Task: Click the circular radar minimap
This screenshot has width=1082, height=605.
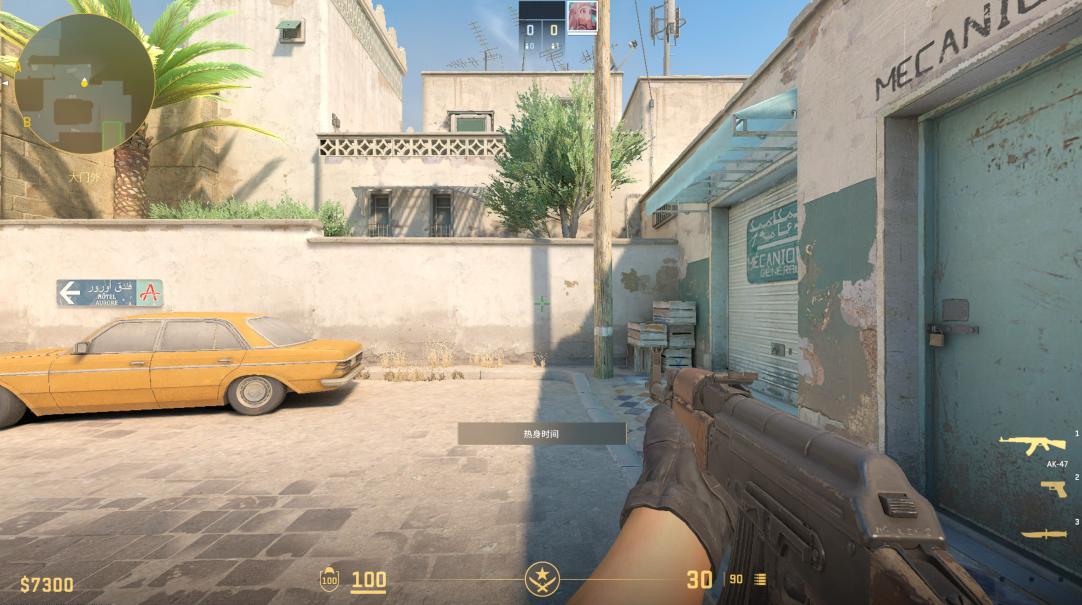Action: 83,83
